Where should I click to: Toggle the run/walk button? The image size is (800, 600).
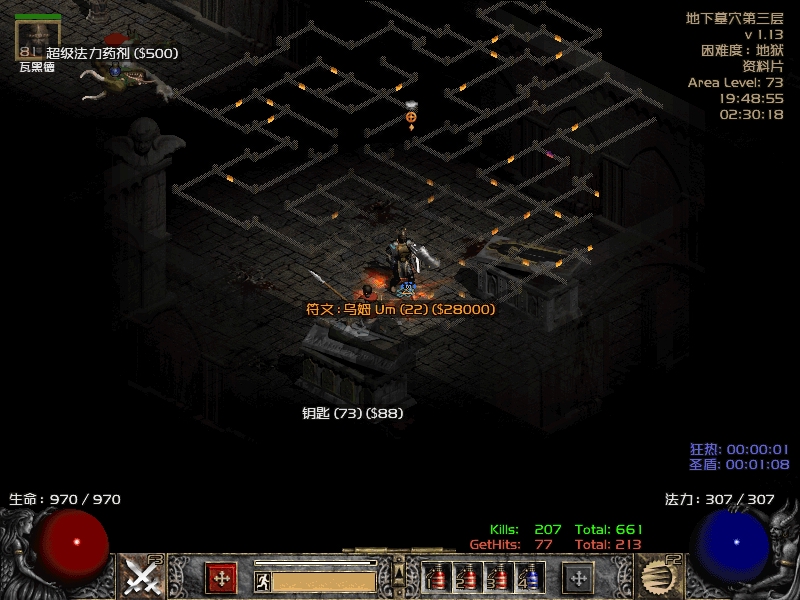(x=262, y=580)
